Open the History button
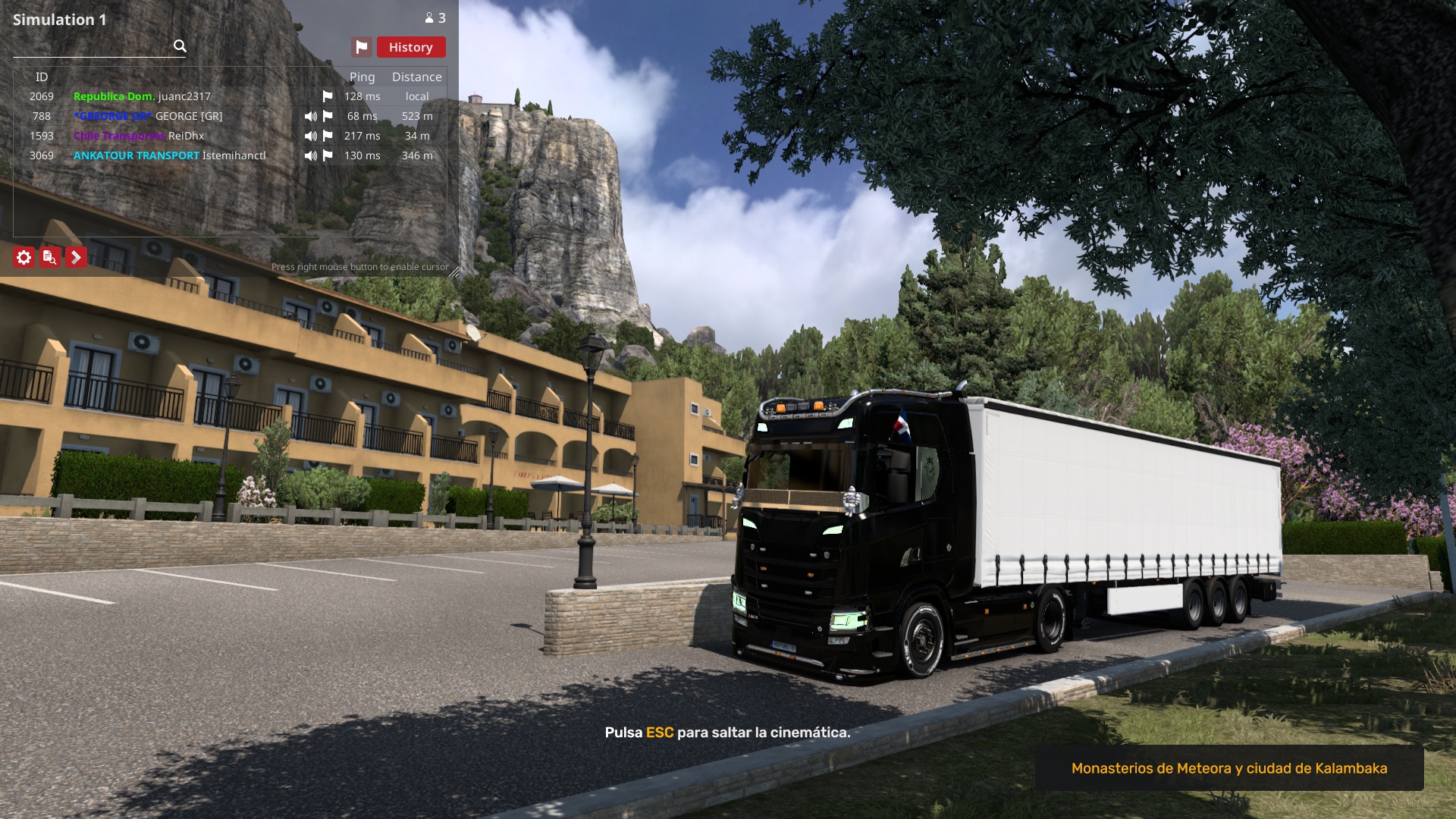Viewport: 1456px width, 819px height. [410, 47]
